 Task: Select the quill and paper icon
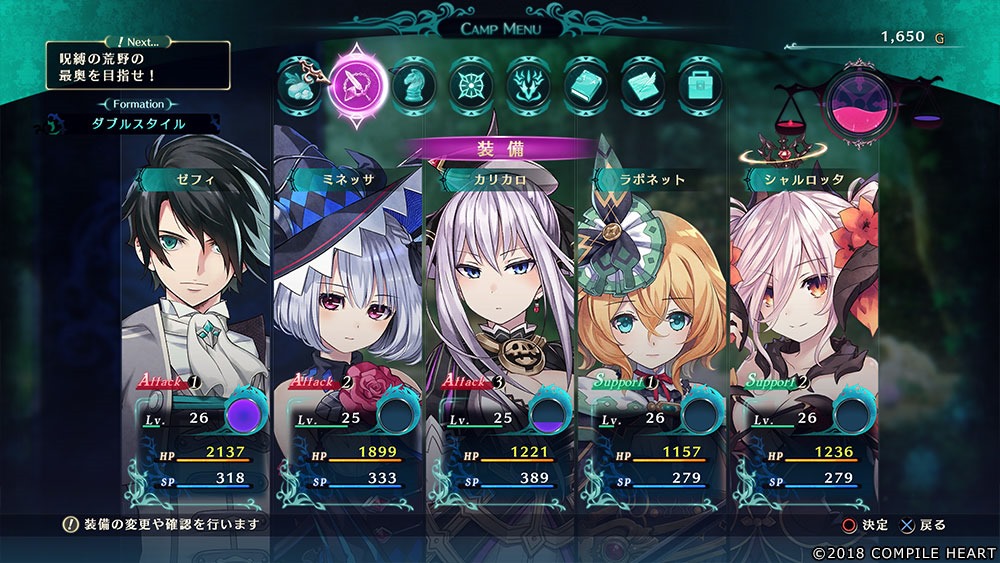click(643, 83)
